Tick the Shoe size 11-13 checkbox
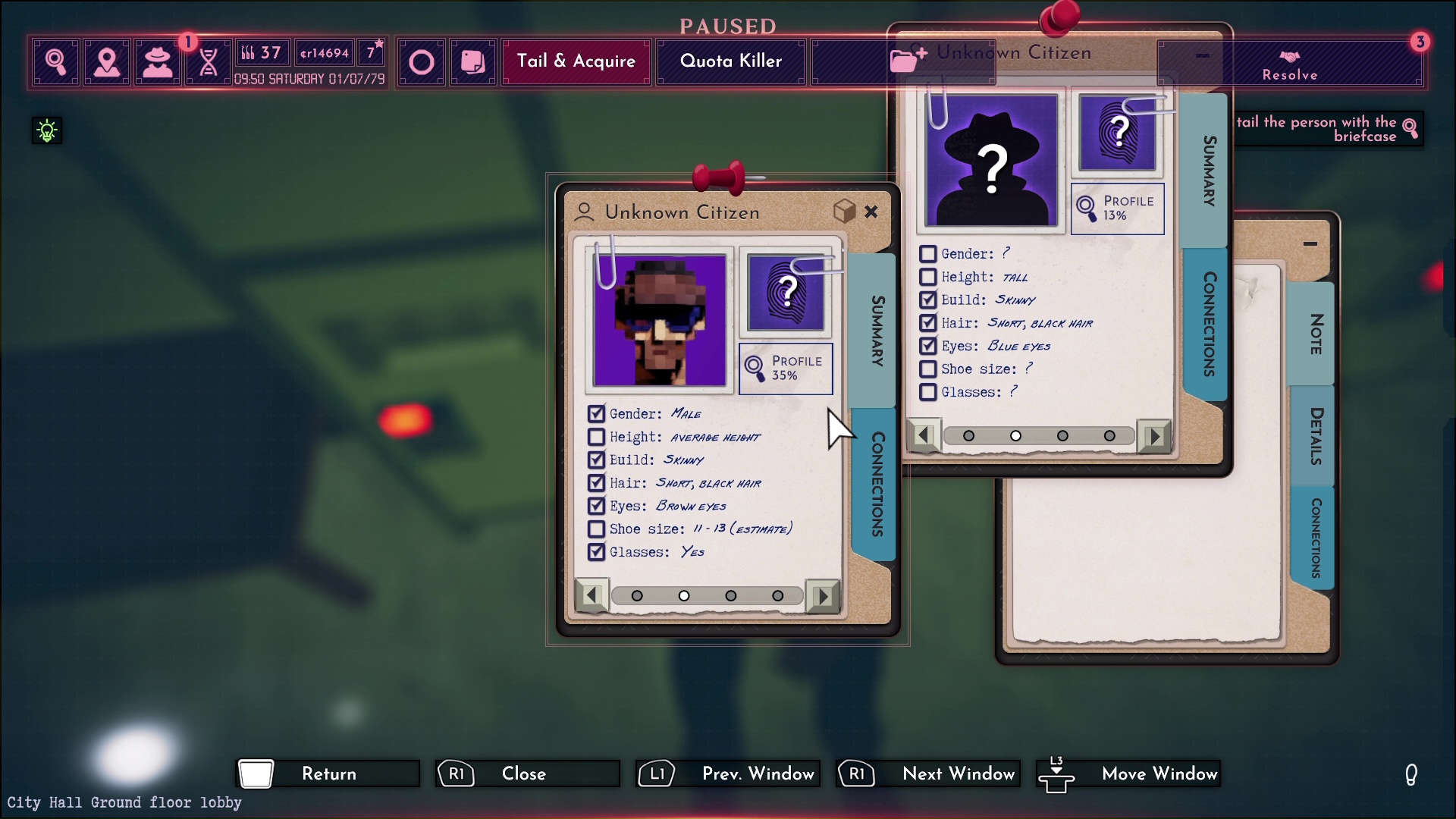 point(596,529)
